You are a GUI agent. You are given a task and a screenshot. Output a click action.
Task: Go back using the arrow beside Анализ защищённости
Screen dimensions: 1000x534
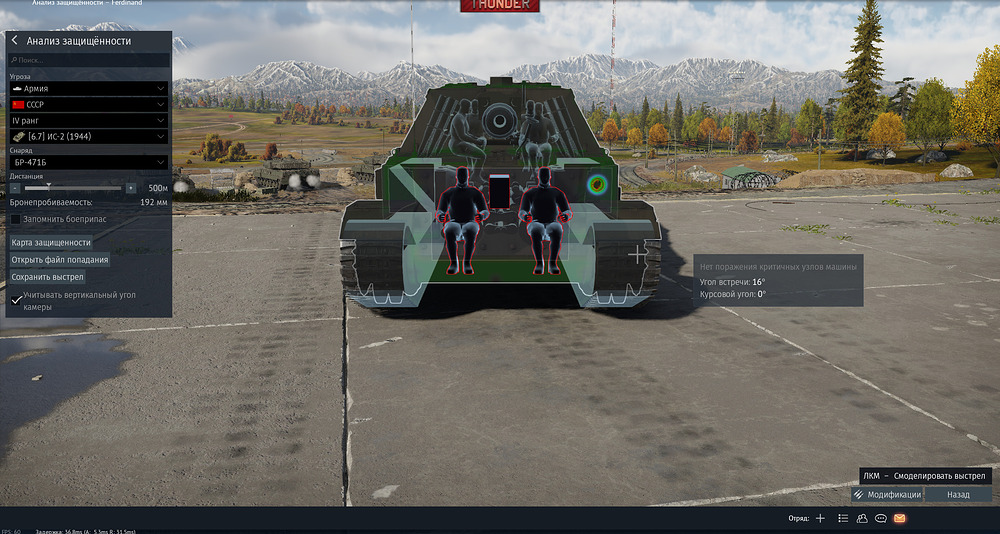[15, 41]
